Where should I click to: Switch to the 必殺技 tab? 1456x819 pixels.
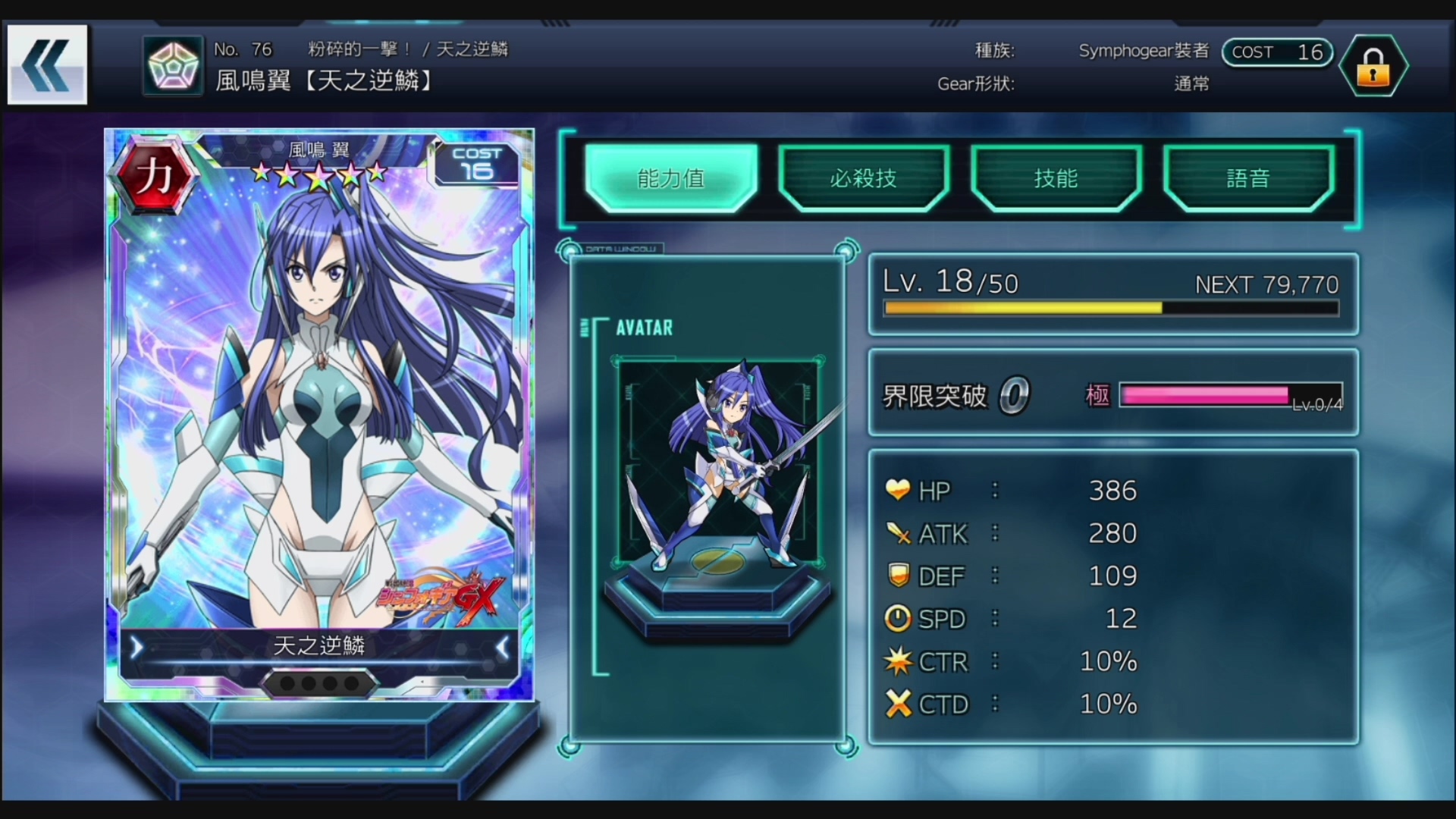[864, 178]
